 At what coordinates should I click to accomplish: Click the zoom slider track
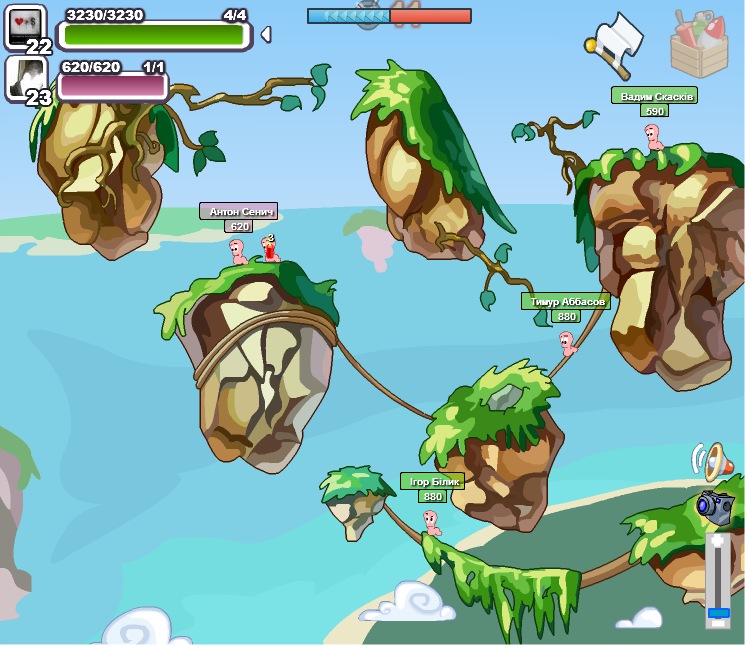(x=717, y=578)
